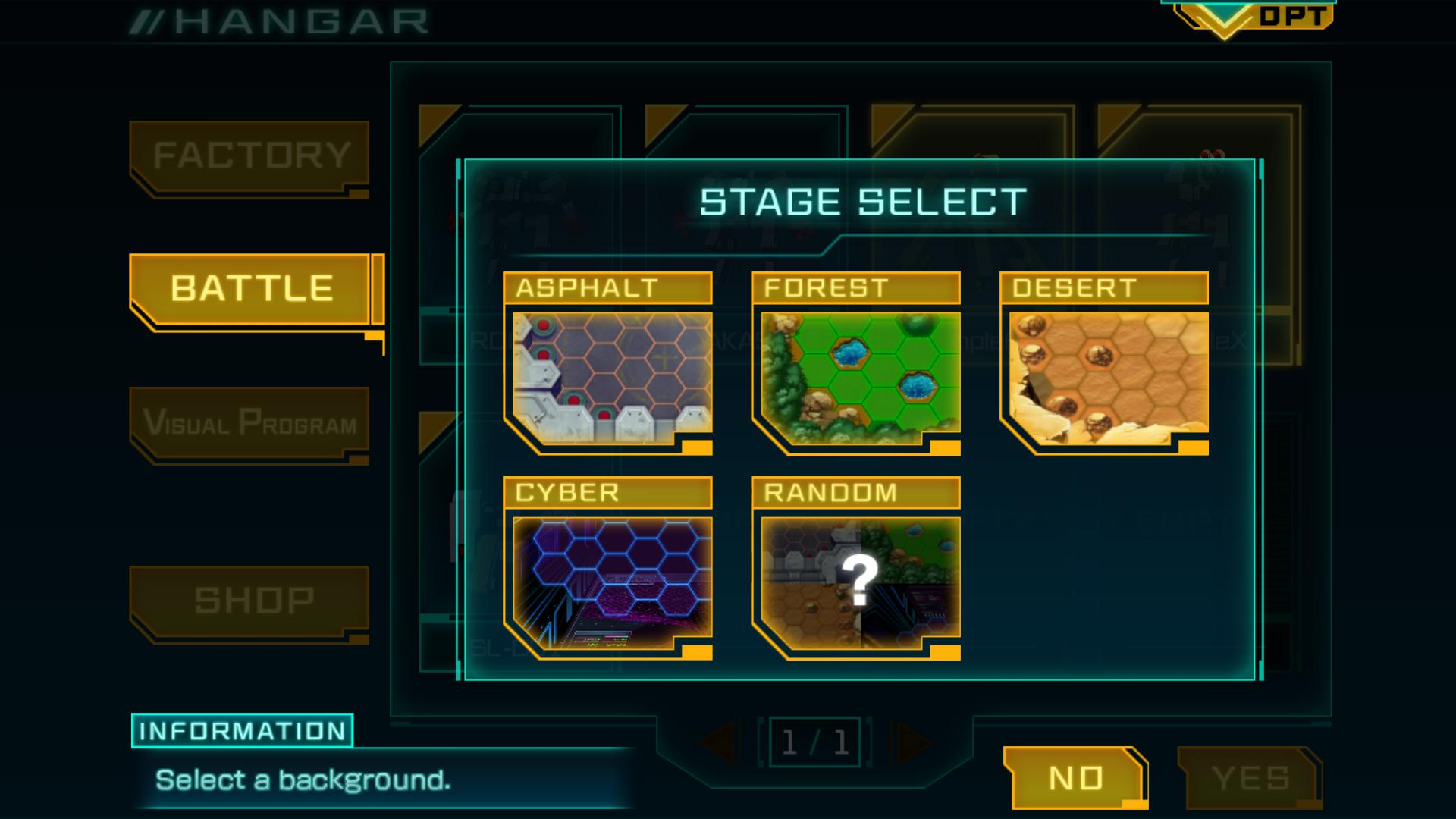Image resolution: width=1456 pixels, height=819 pixels.
Task: Open the Factory menu
Action: click(x=250, y=156)
